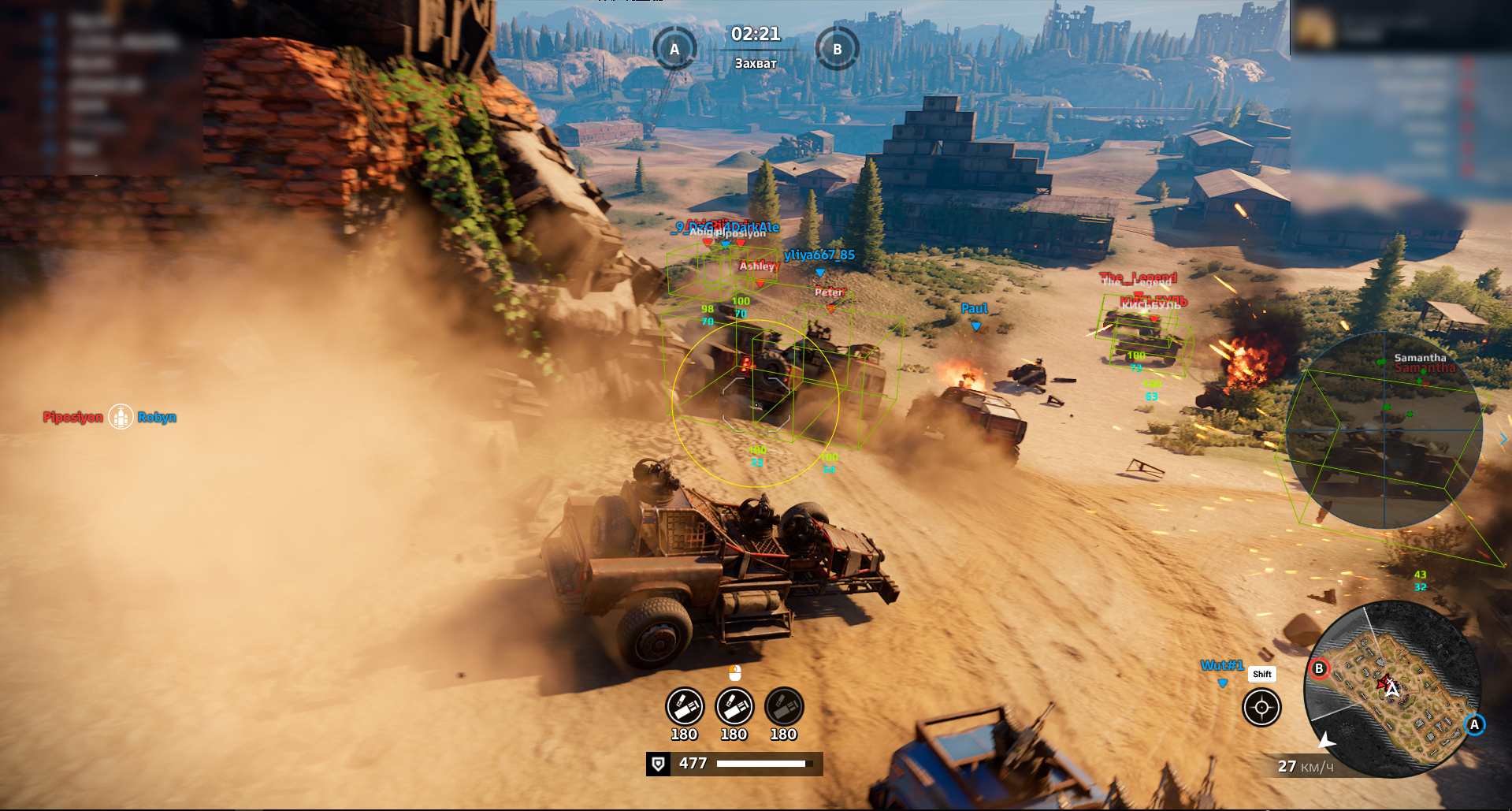Activate the Shift crosshair targeting icon
This screenshot has width=1512, height=811.
1261,707
